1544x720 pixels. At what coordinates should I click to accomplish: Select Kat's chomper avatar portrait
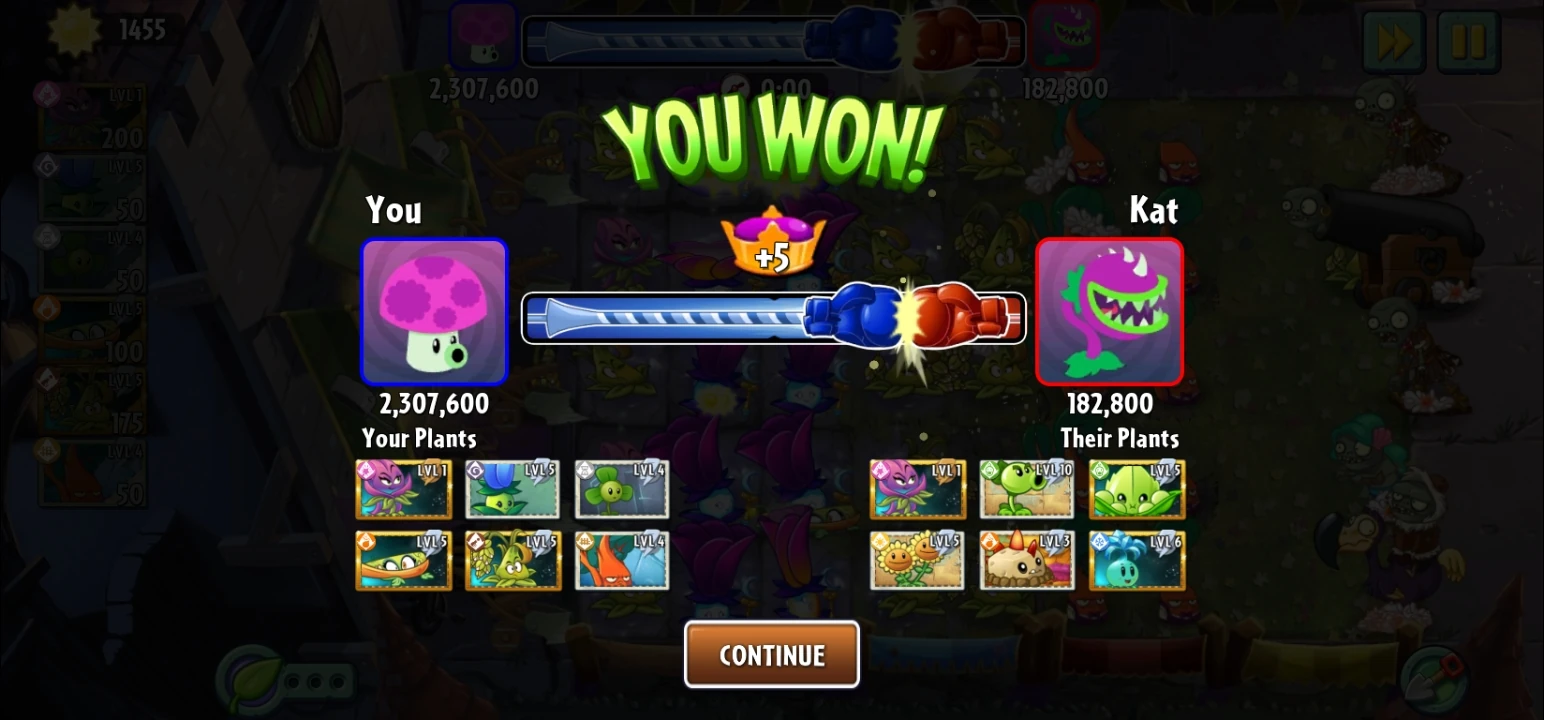(1110, 312)
